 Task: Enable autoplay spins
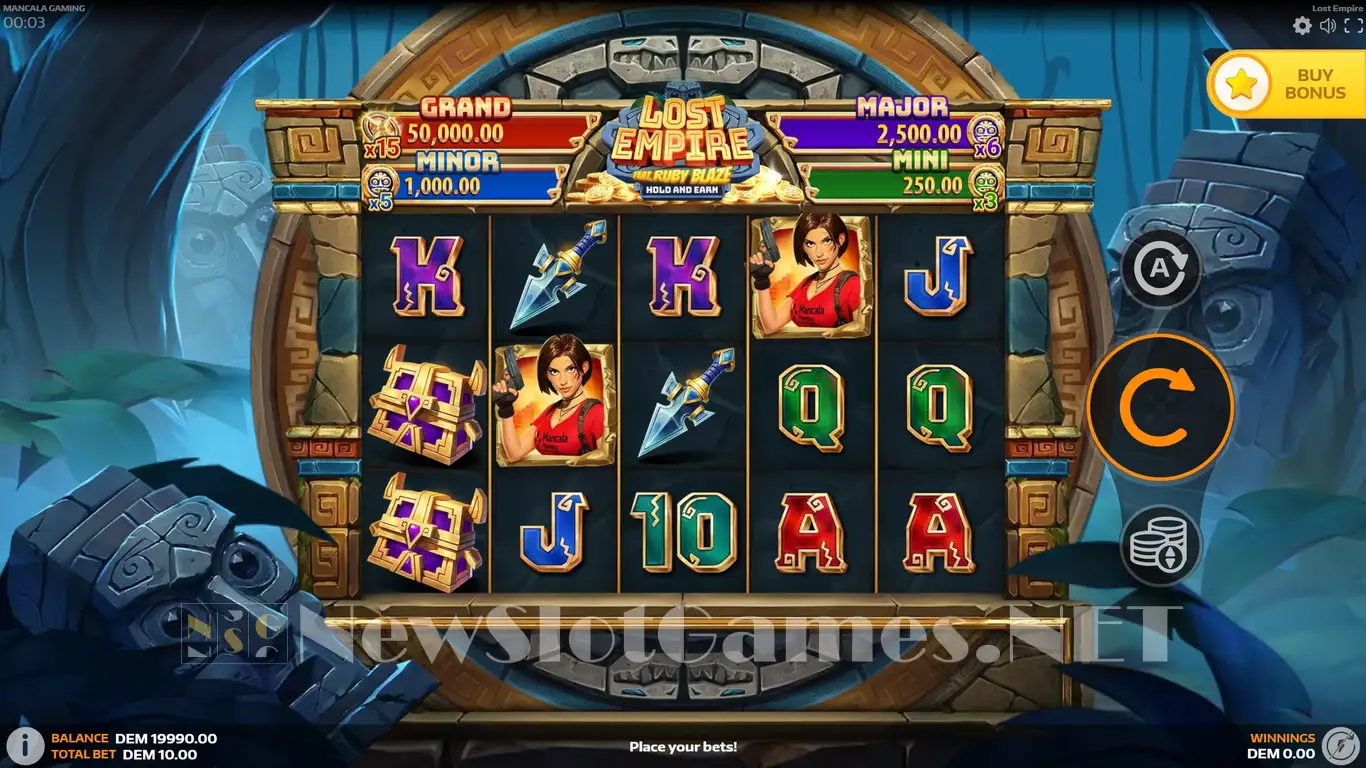coord(1160,268)
